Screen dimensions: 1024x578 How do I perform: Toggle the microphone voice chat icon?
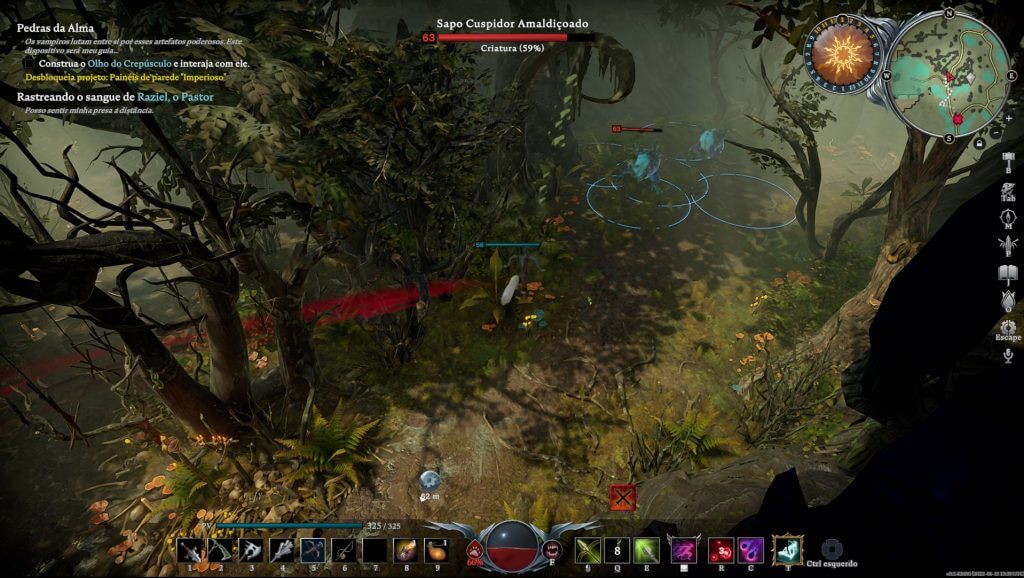[1007, 355]
